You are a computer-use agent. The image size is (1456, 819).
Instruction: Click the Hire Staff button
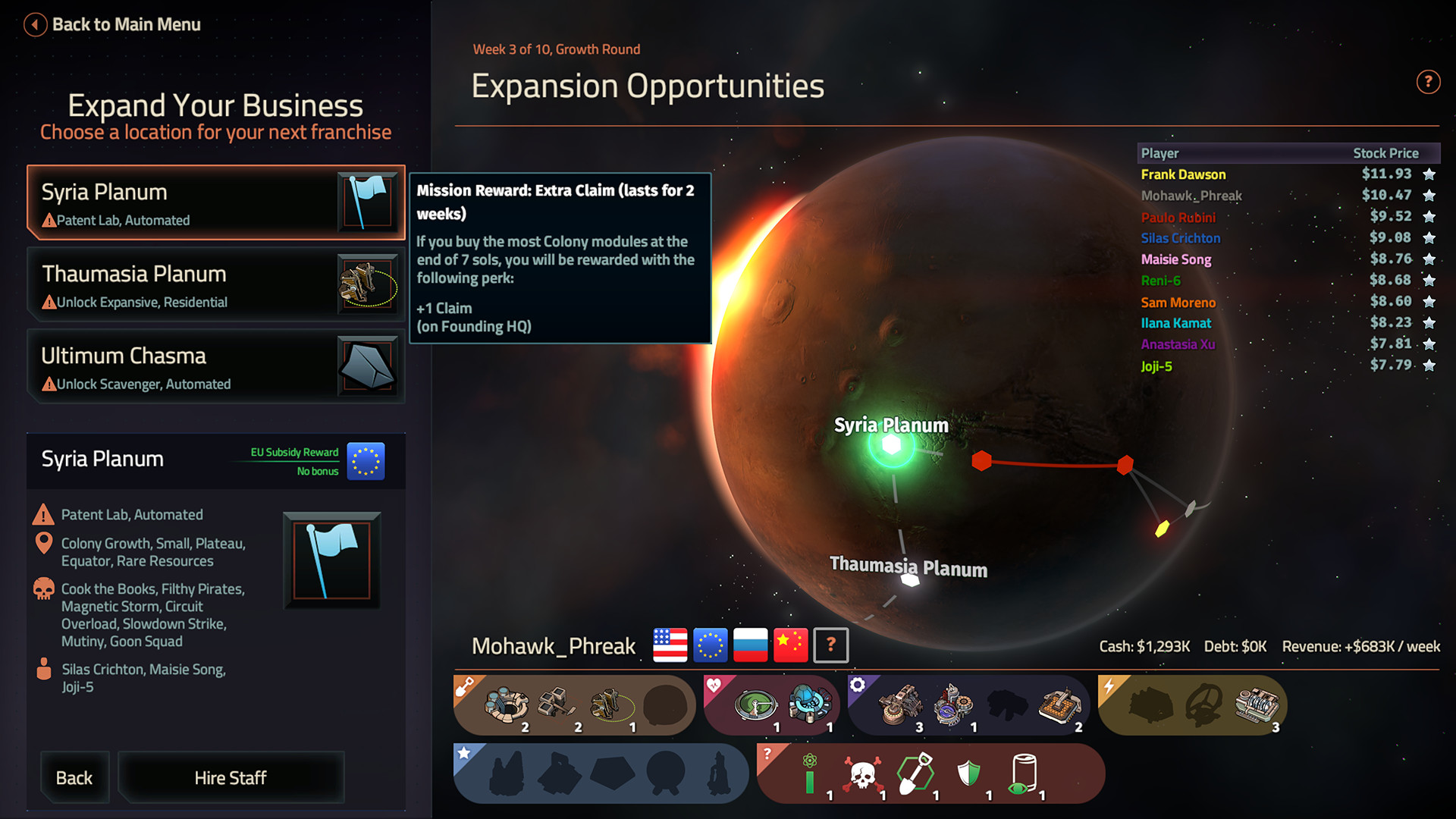[x=231, y=777]
